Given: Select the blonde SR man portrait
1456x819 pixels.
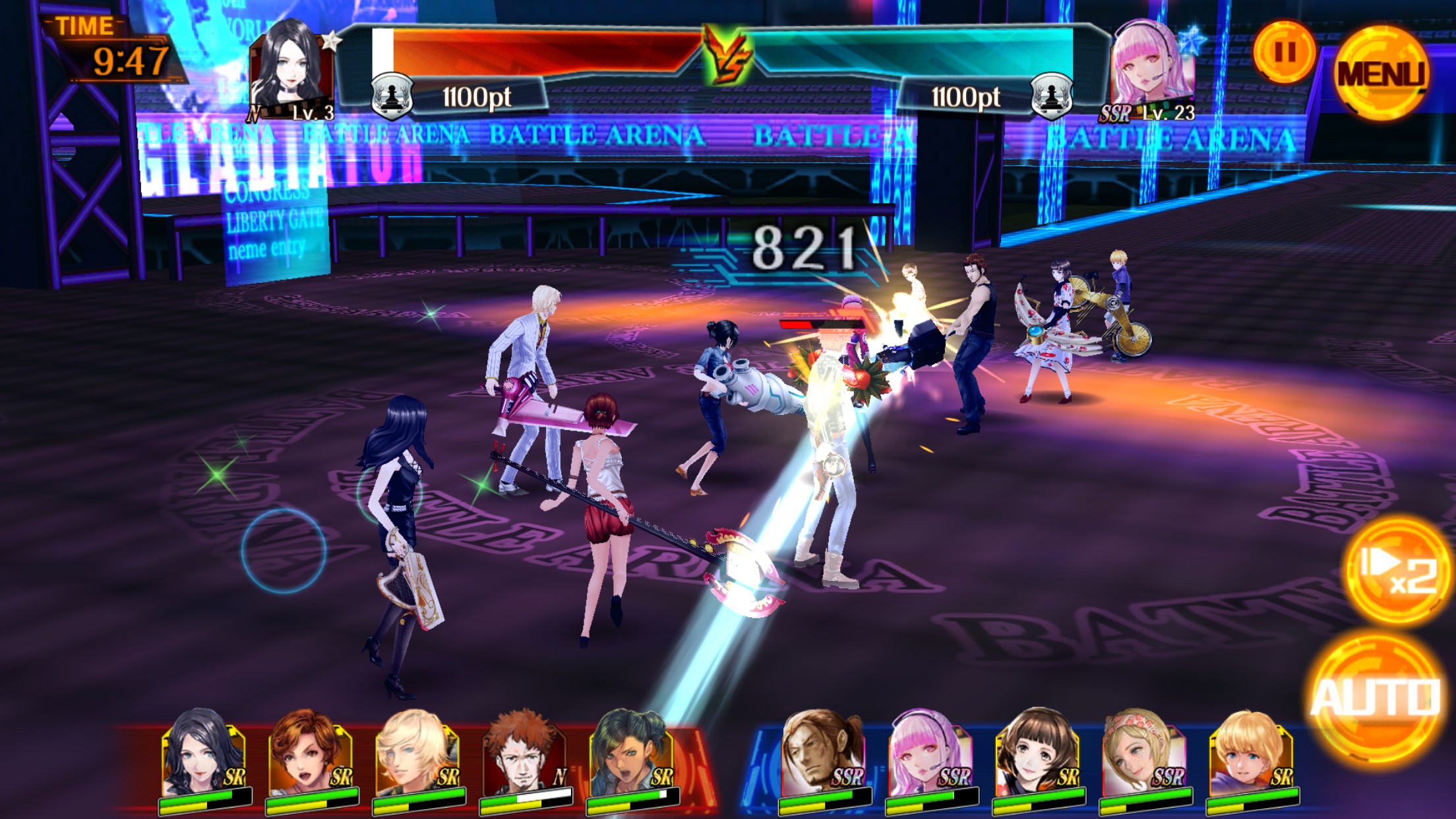Looking at the screenshot, I should 417,754.
